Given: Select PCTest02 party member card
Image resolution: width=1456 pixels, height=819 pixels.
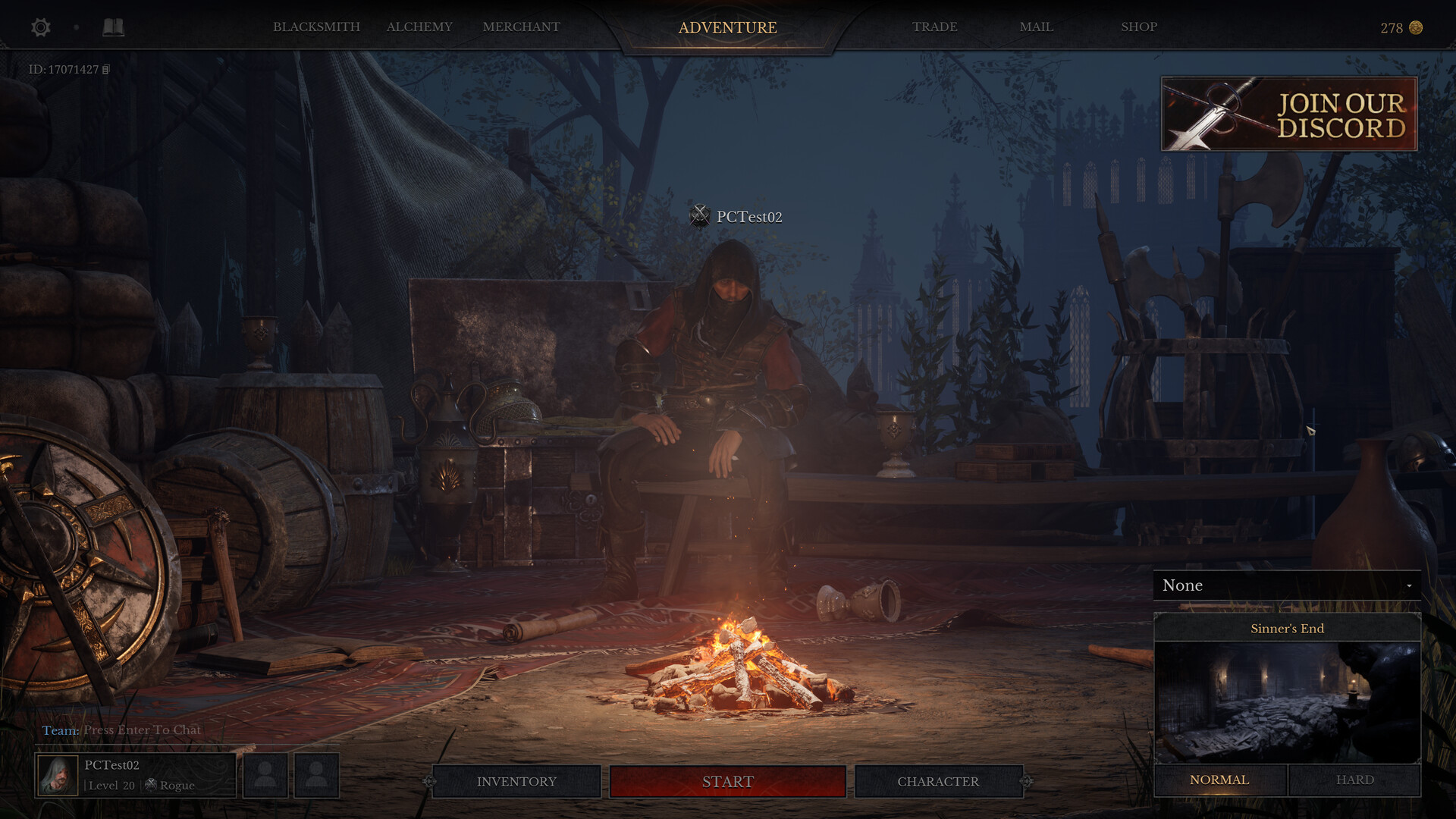Looking at the screenshot, I should 135,775.
